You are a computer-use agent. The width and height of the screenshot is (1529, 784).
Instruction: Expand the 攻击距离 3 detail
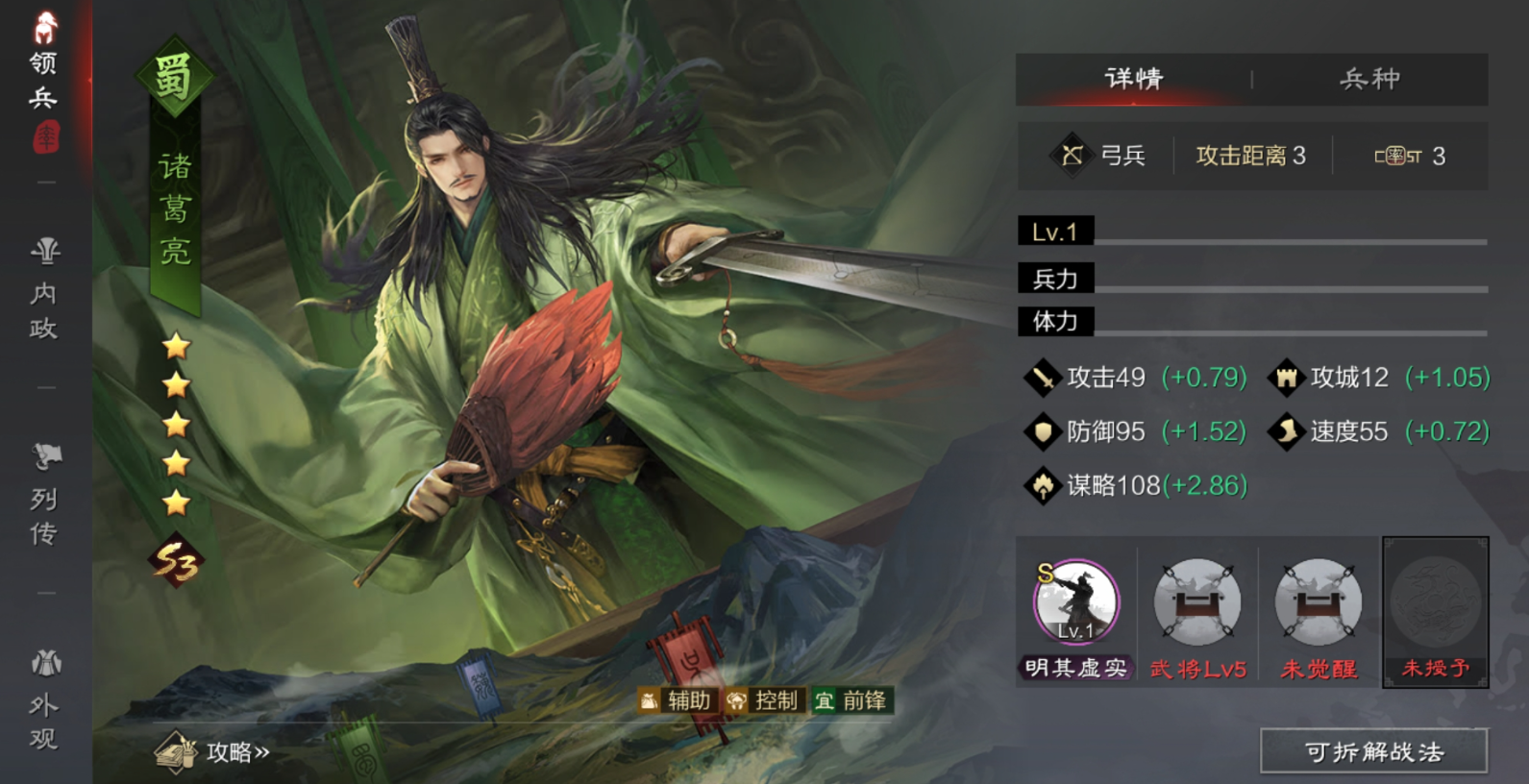click(1249, 155)
